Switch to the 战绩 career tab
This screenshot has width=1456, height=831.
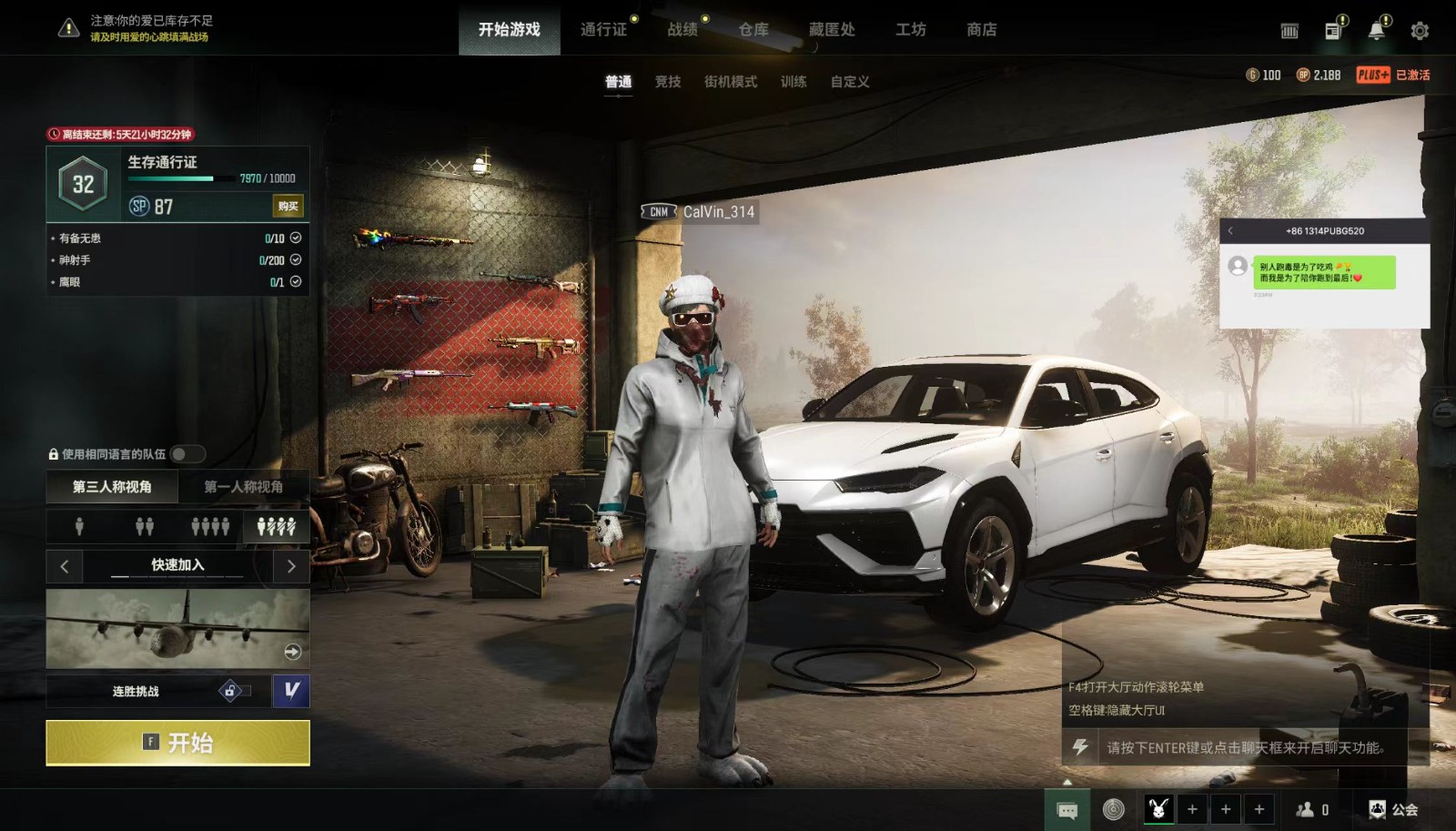pyautogui.click(x=682, y=30)
